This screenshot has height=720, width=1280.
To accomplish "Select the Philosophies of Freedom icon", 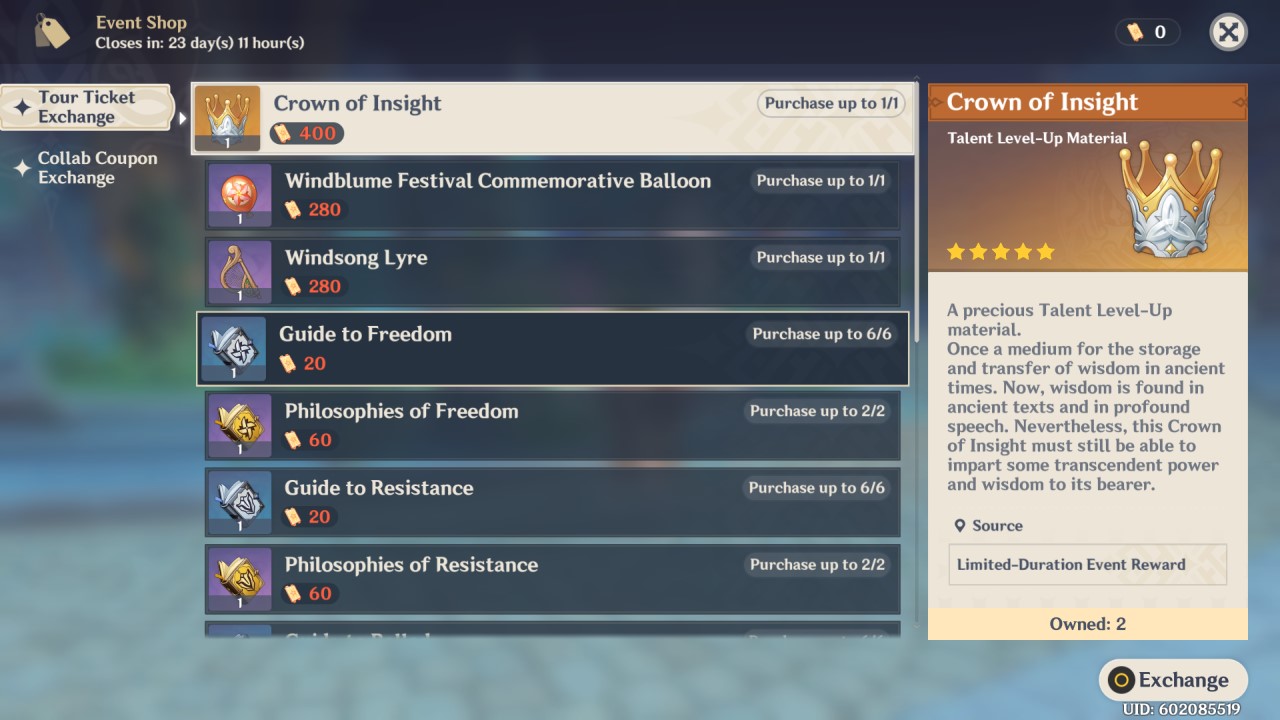I will (239, 425).
